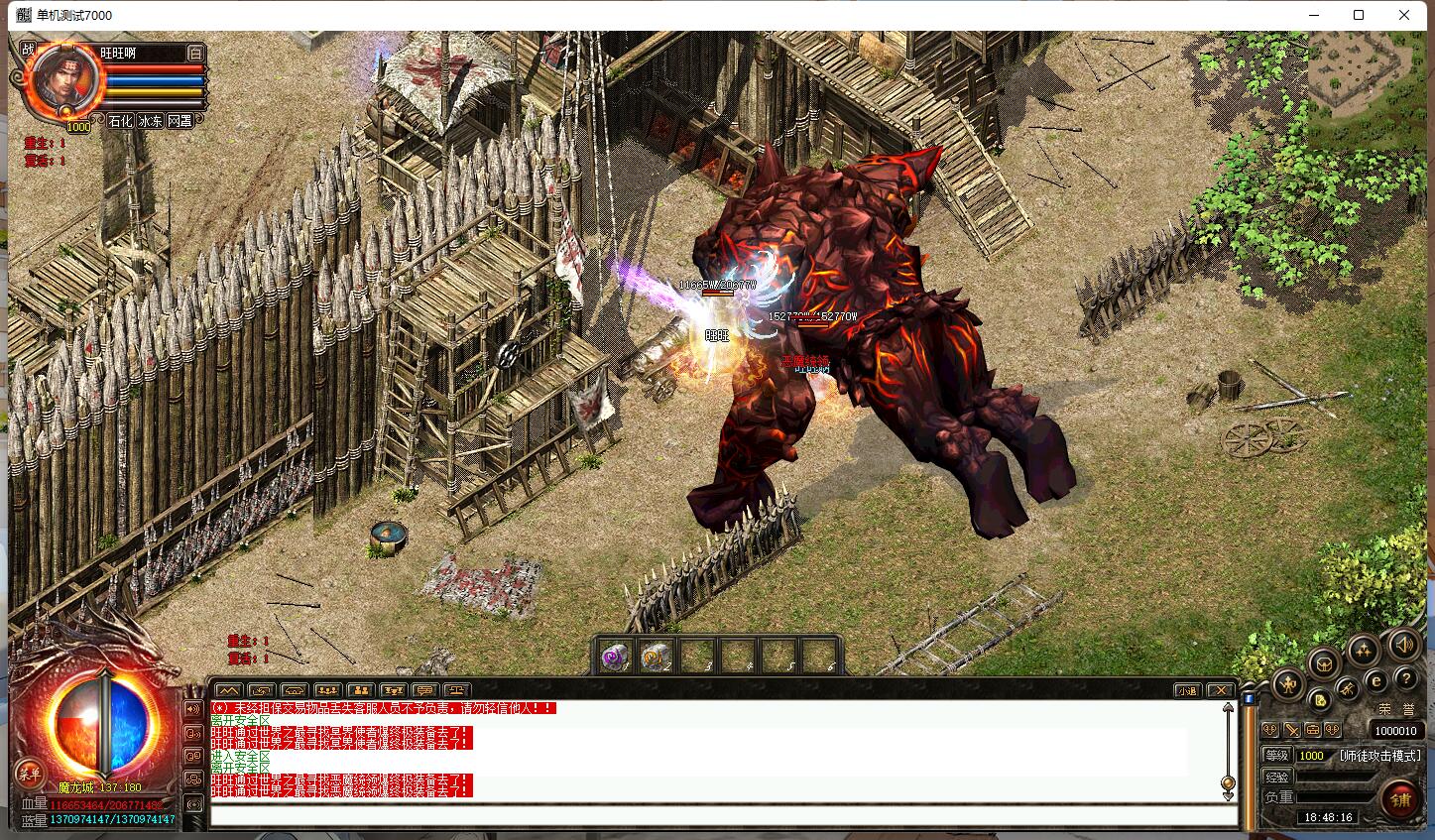Focus the chat text input field
The image size is (1435, 840).
(724, 815)
